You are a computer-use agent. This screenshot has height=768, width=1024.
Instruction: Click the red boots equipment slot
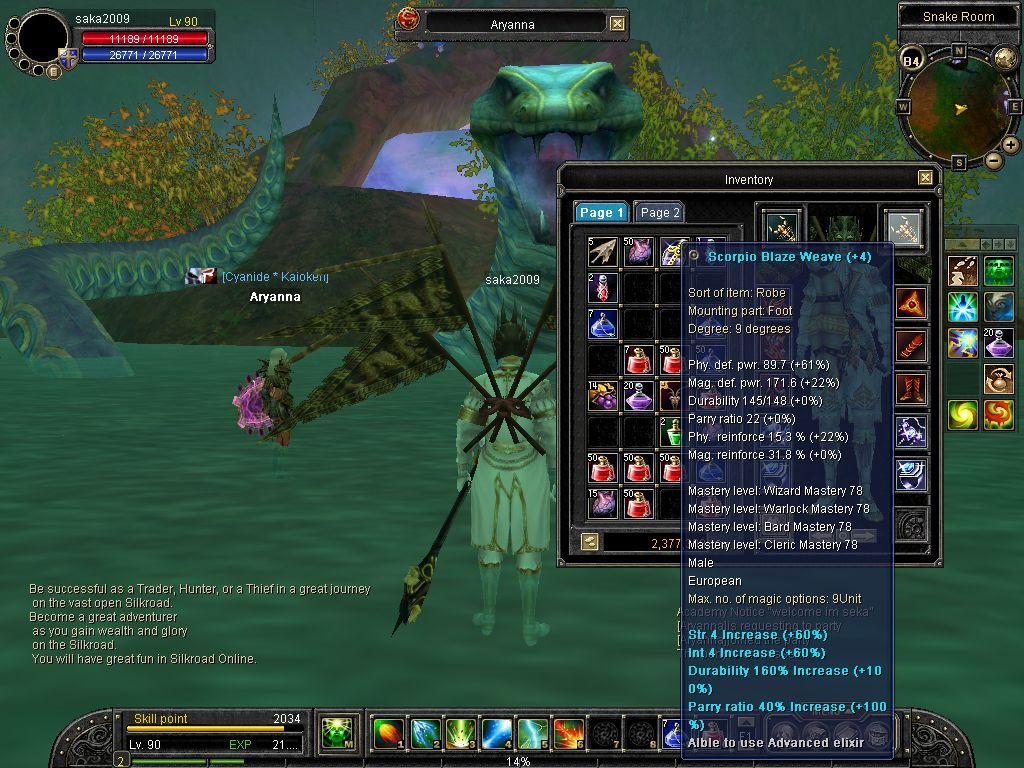coord(910,388)
